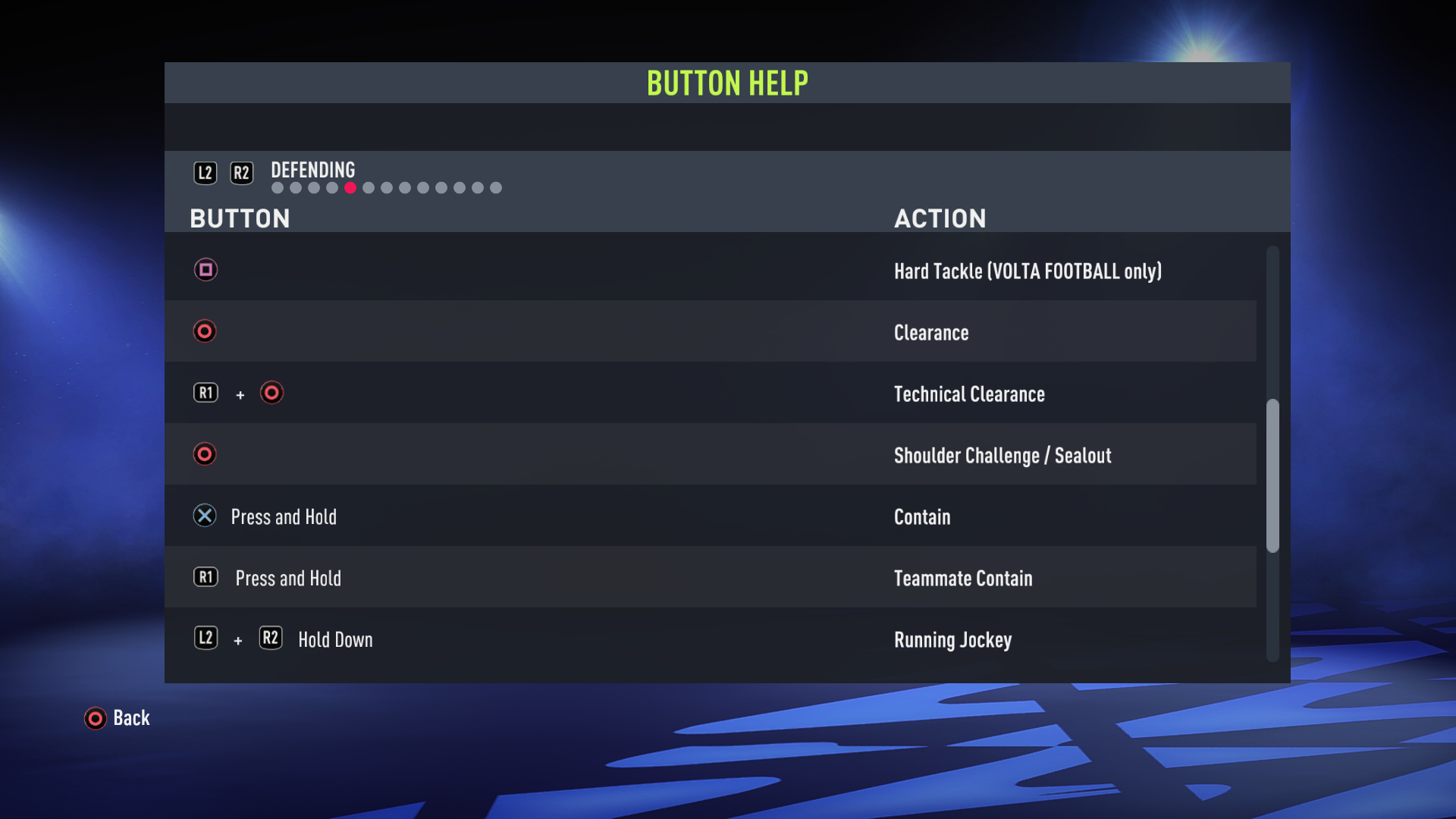The width and height of the screenshot is (1456, 819).
Task: Select the DEFENDING section heading
Action: coord(312,170)
